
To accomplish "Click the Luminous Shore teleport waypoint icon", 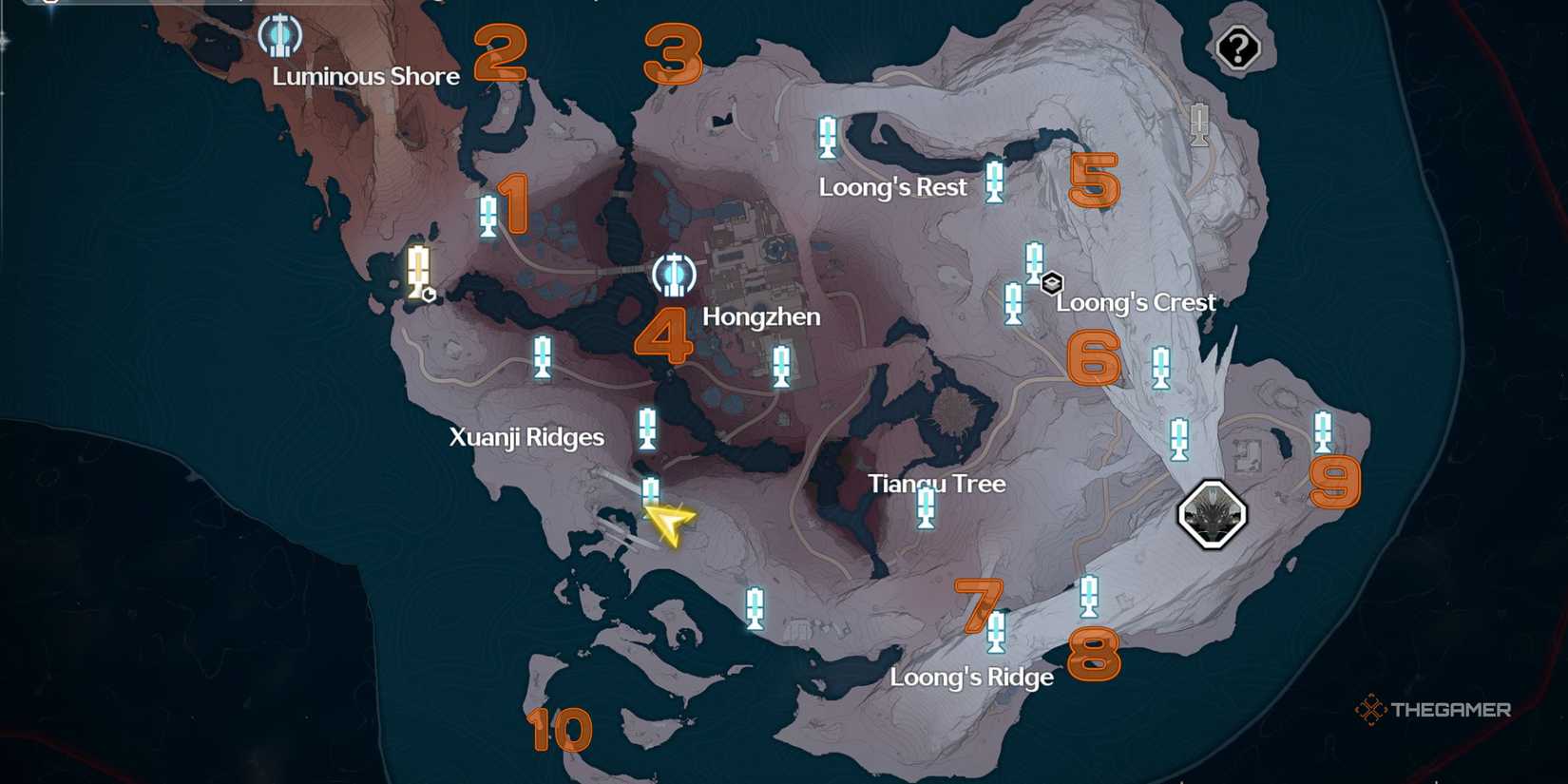I will [278, 36].
